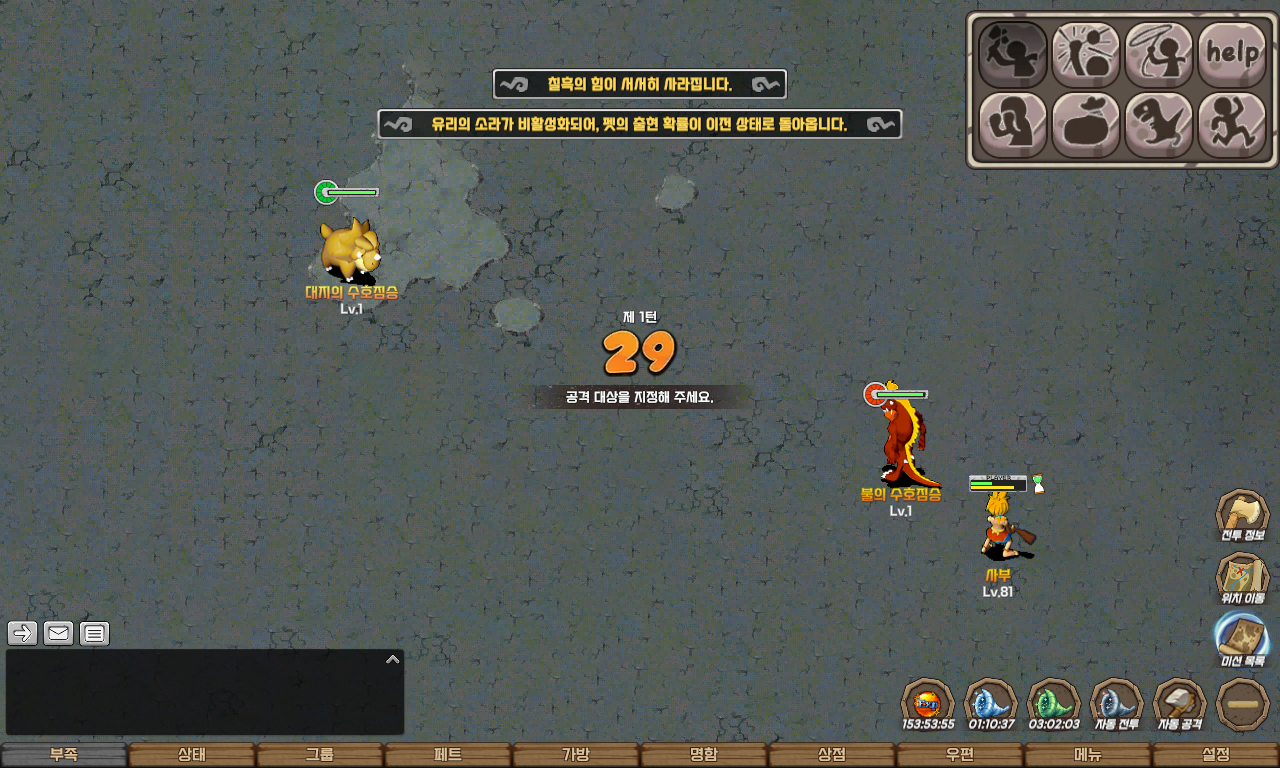Pick the running-figure escape command

tap(1232, 125)
